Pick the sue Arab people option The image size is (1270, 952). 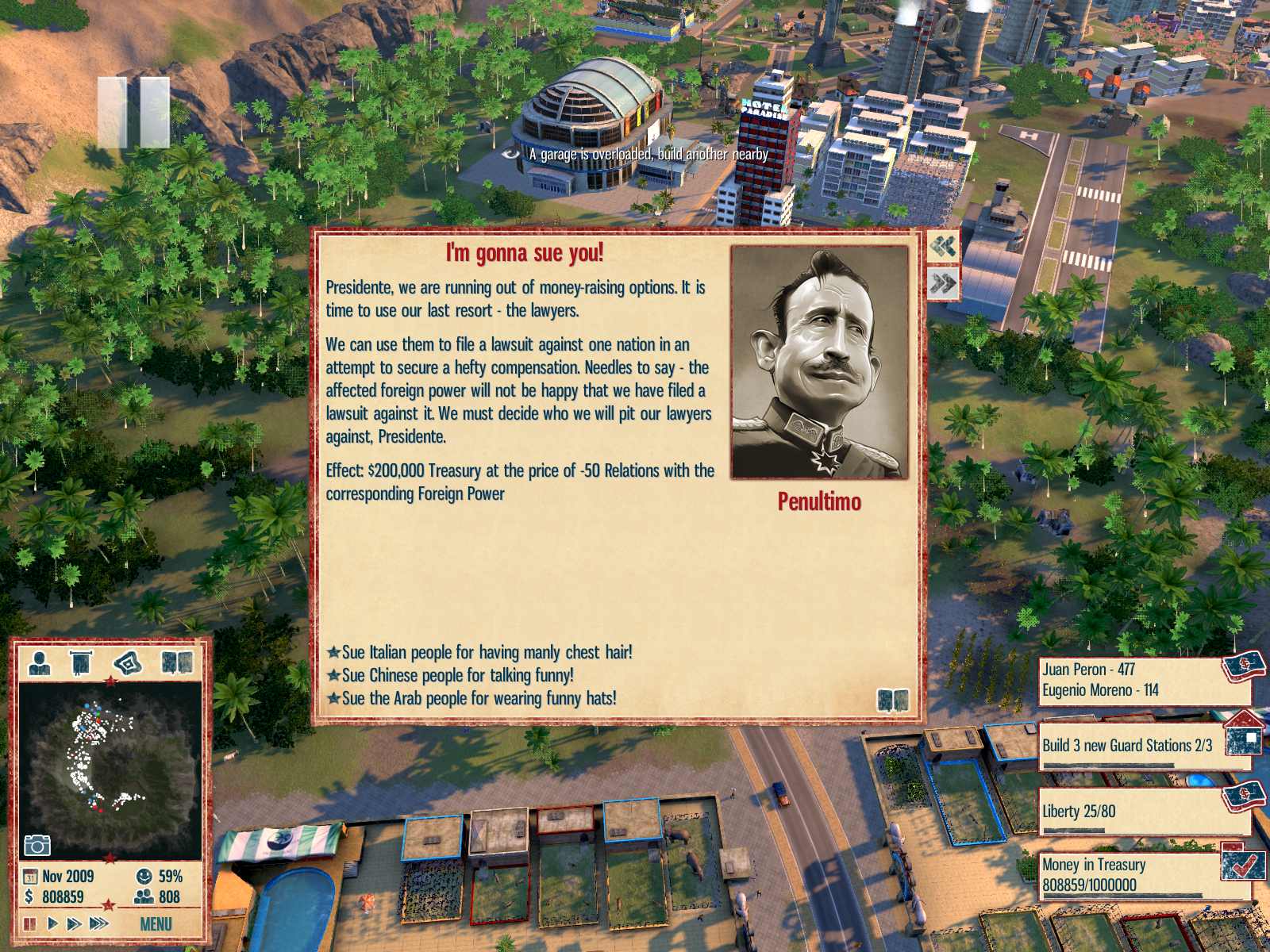point(479,698)
